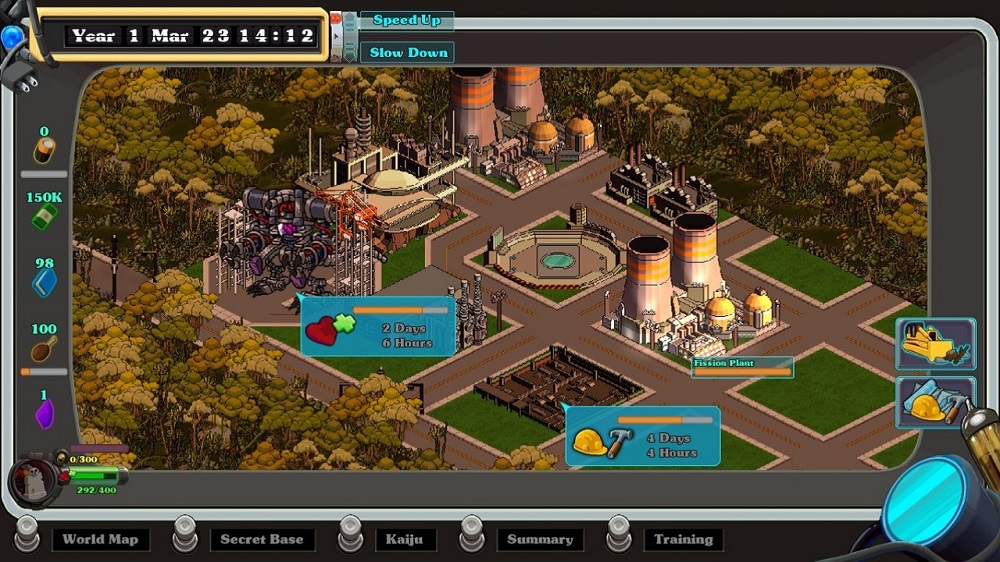The height and width of the screenshot is (562, 1000).
Task: Show the Summary screen
Action: tap(540, 539)
